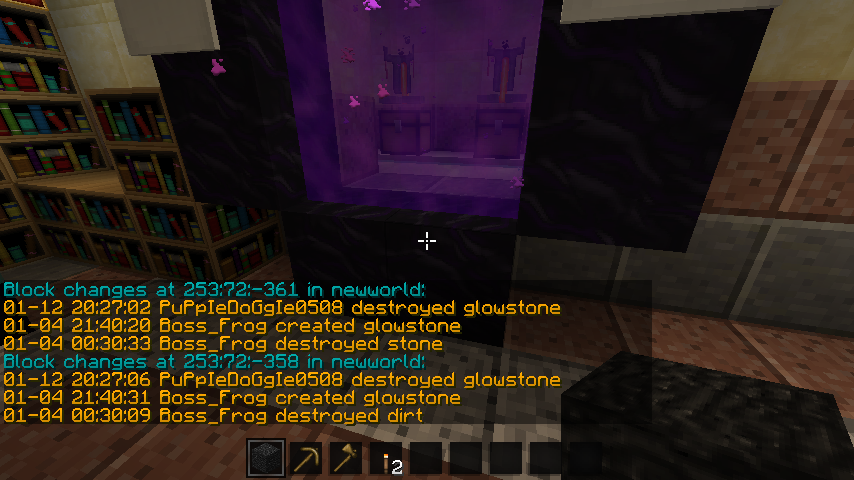Choose the golden axe hotbar slot
Image resolution: width=854 pixels, height=480 pixels.
346,459
